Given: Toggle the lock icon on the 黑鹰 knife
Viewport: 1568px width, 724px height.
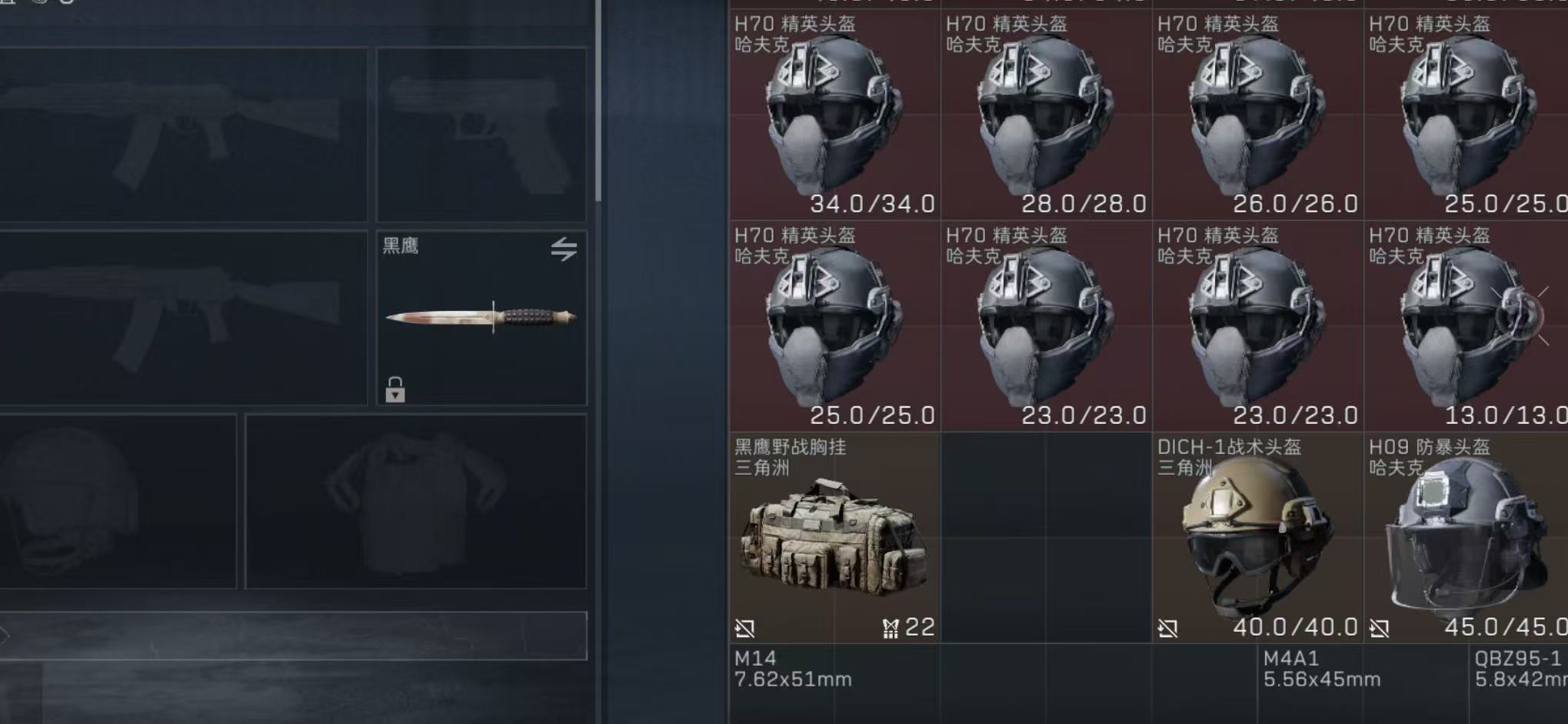Looking at the screenshot, I should (x=394, y=388).
